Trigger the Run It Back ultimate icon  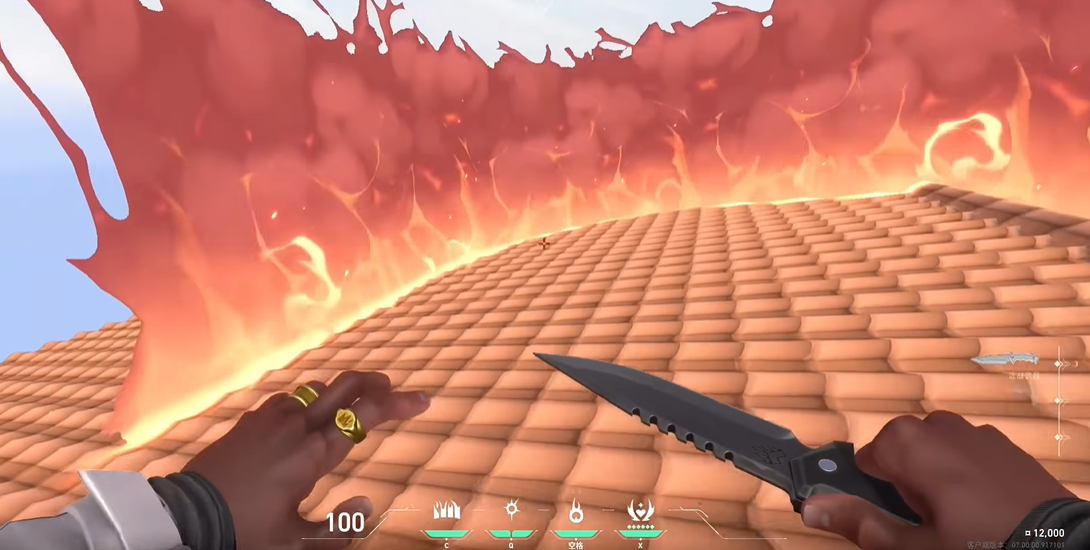point(640,511)
